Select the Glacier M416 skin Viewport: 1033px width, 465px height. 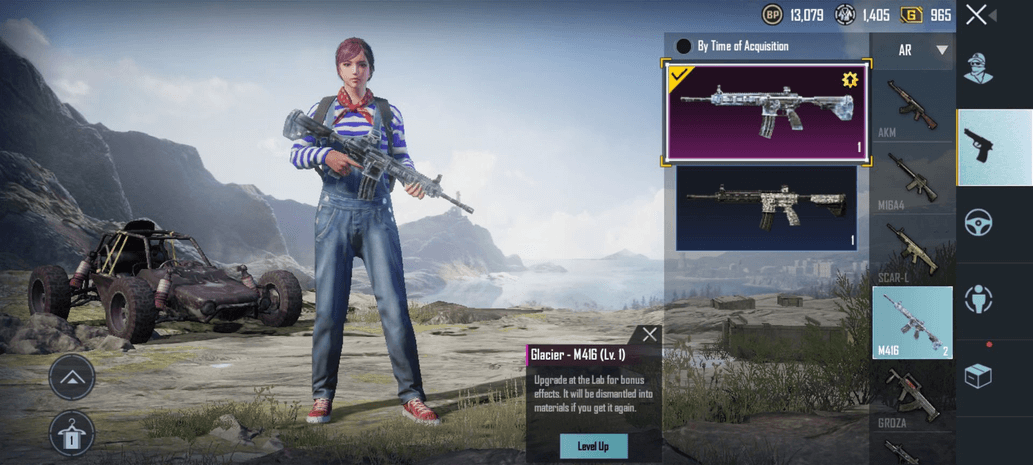766,112
